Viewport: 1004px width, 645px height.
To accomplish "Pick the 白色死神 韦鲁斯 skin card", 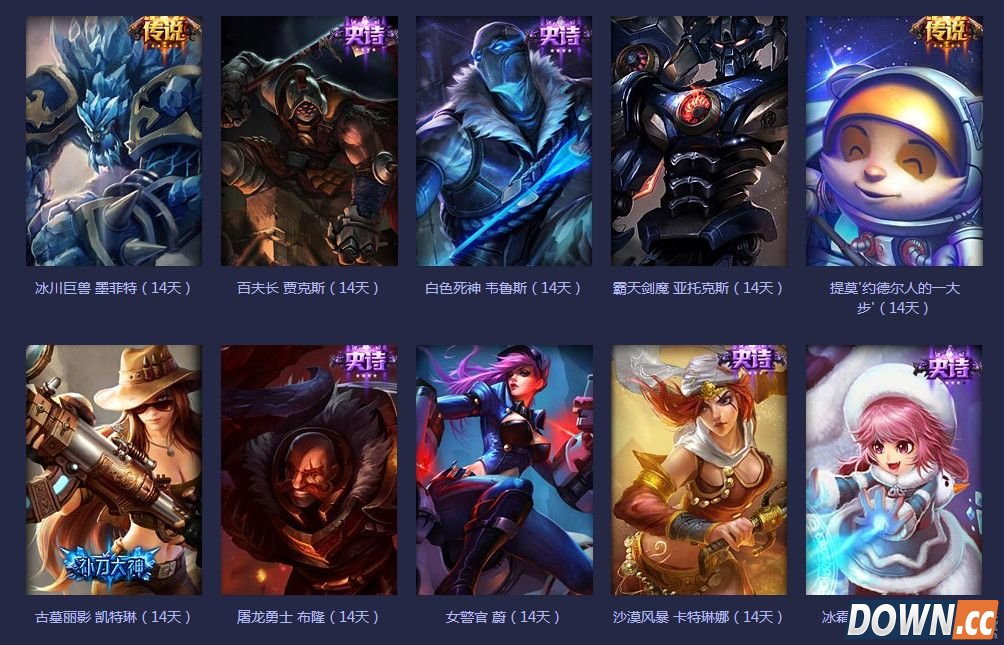I will pos(504,141).
